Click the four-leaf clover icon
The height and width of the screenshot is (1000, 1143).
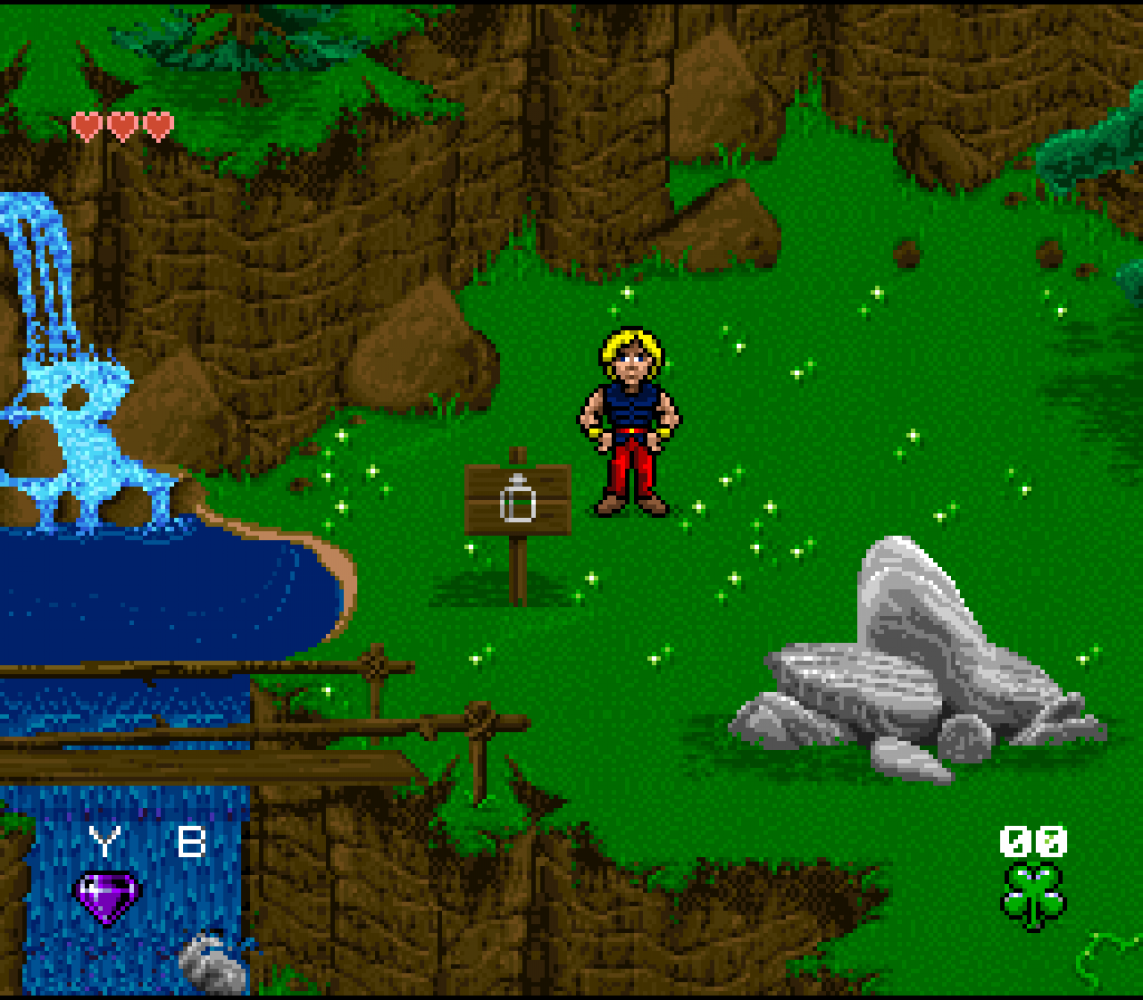(x=1033, y=894)
